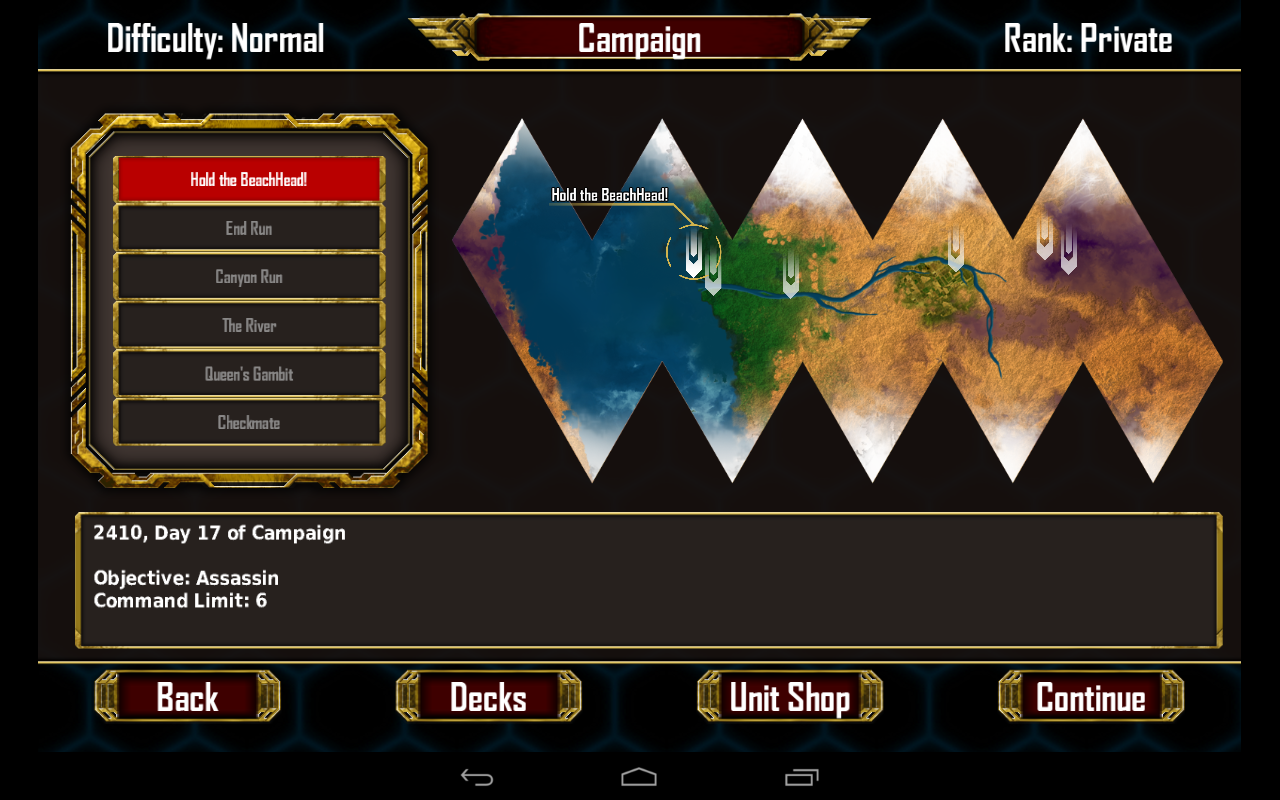Select The River mission

(x=249, y=325)
